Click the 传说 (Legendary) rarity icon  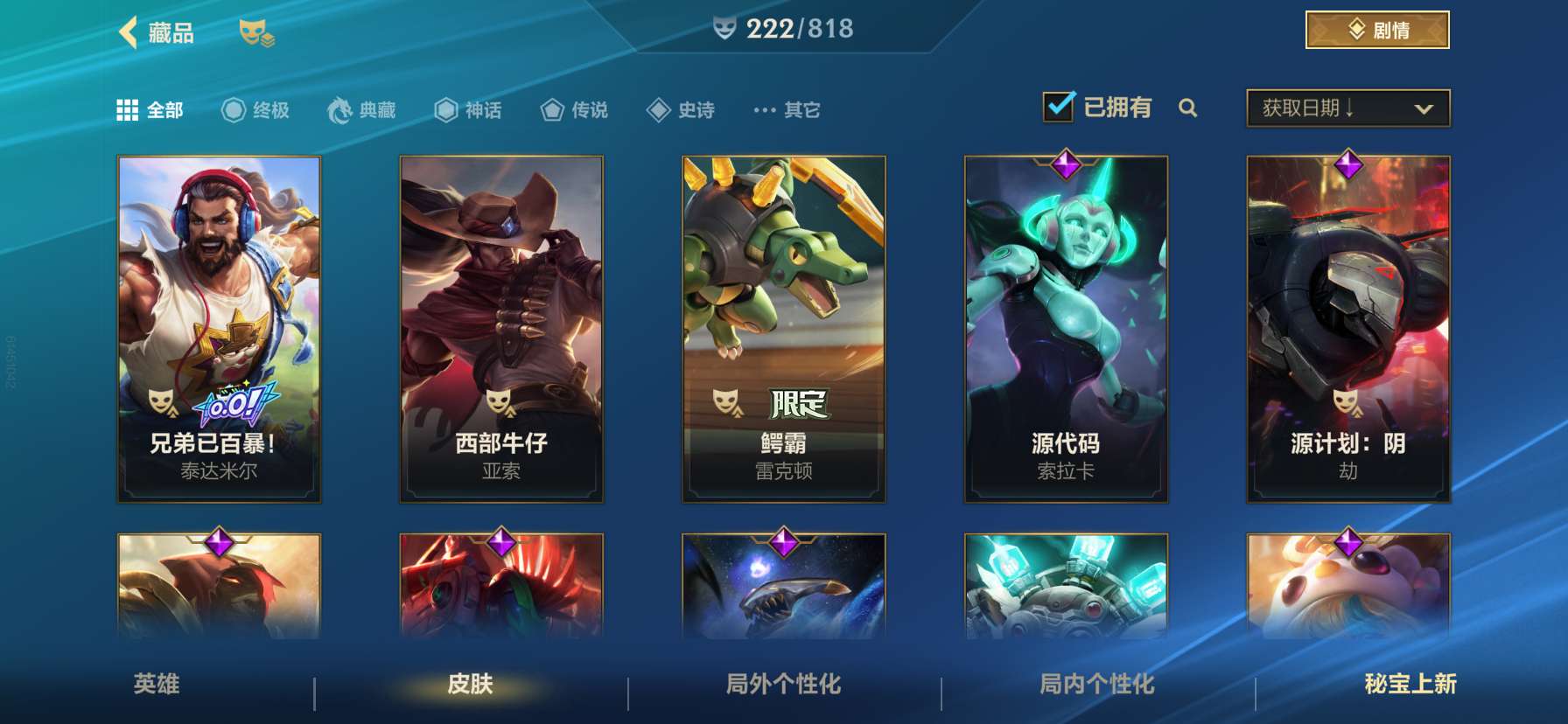point(553,109)
